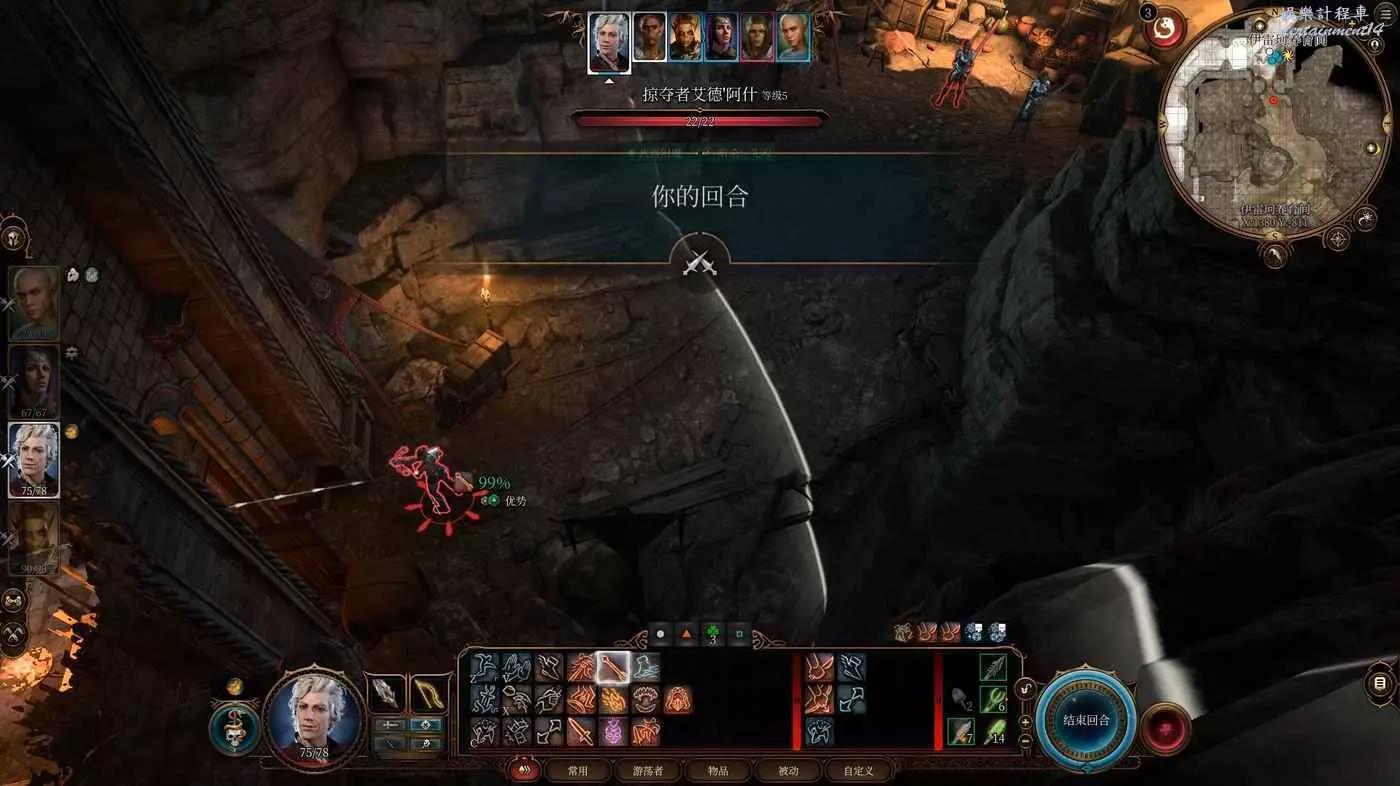Open the red swirl icon near the minimap

[x=1165, y=28]
